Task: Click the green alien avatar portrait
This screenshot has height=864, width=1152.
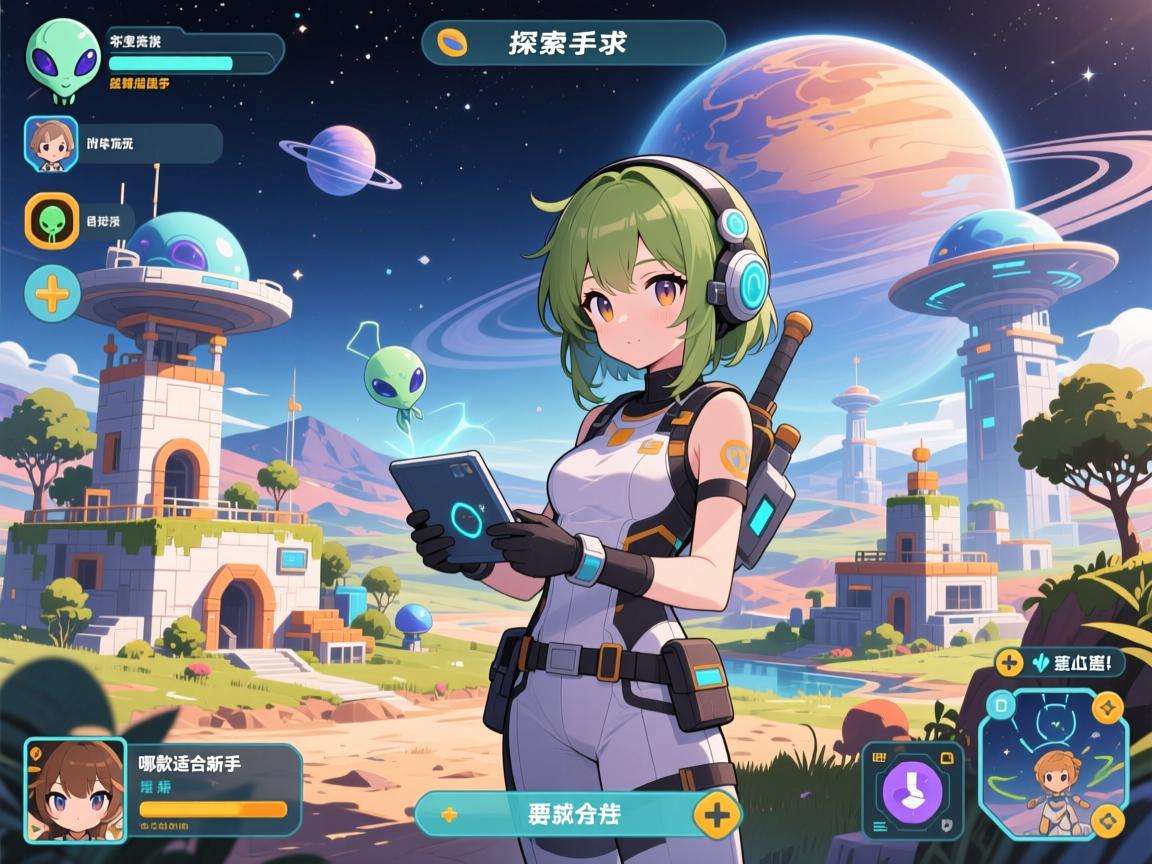Action: tap(62, 58)
